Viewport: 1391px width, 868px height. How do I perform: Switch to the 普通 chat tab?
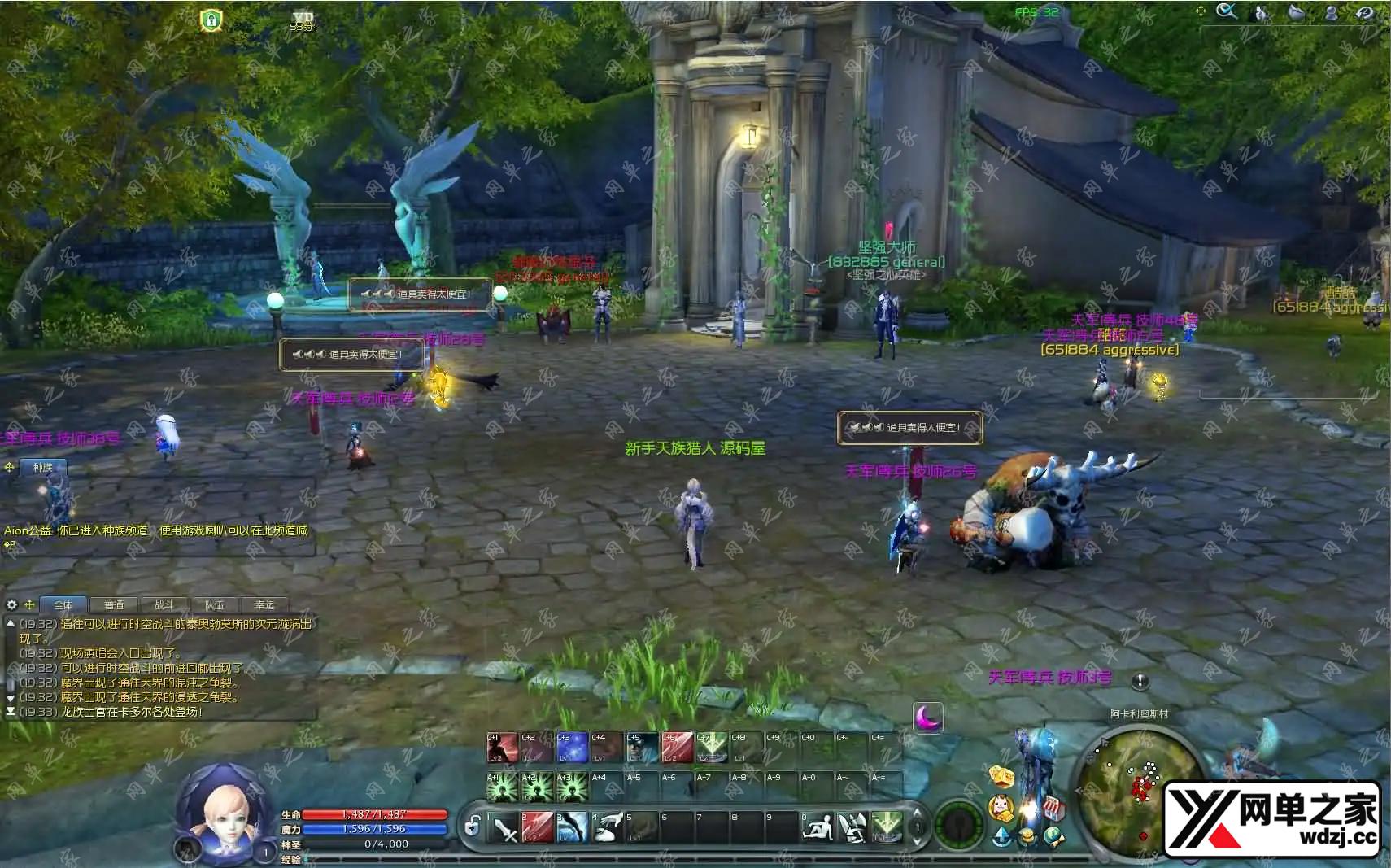coord(114,605)
